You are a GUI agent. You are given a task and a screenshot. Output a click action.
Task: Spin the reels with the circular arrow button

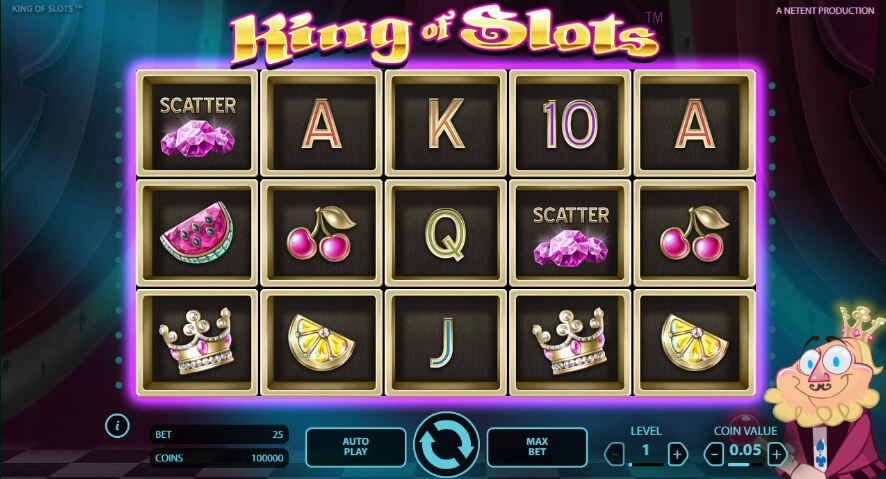(x=446, y=446)
